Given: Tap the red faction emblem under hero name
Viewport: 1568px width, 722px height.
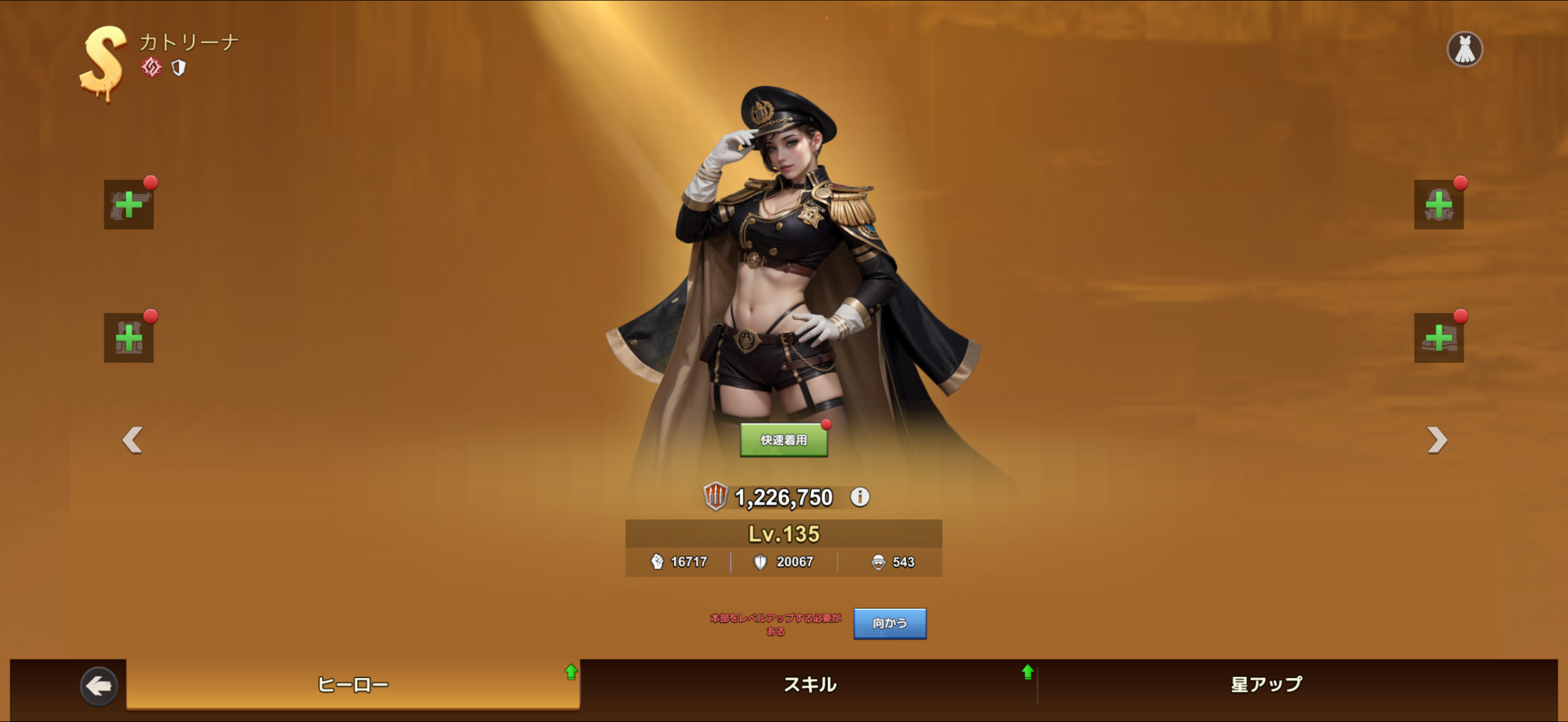Looking at the screenshot, I should click(151, 67).
